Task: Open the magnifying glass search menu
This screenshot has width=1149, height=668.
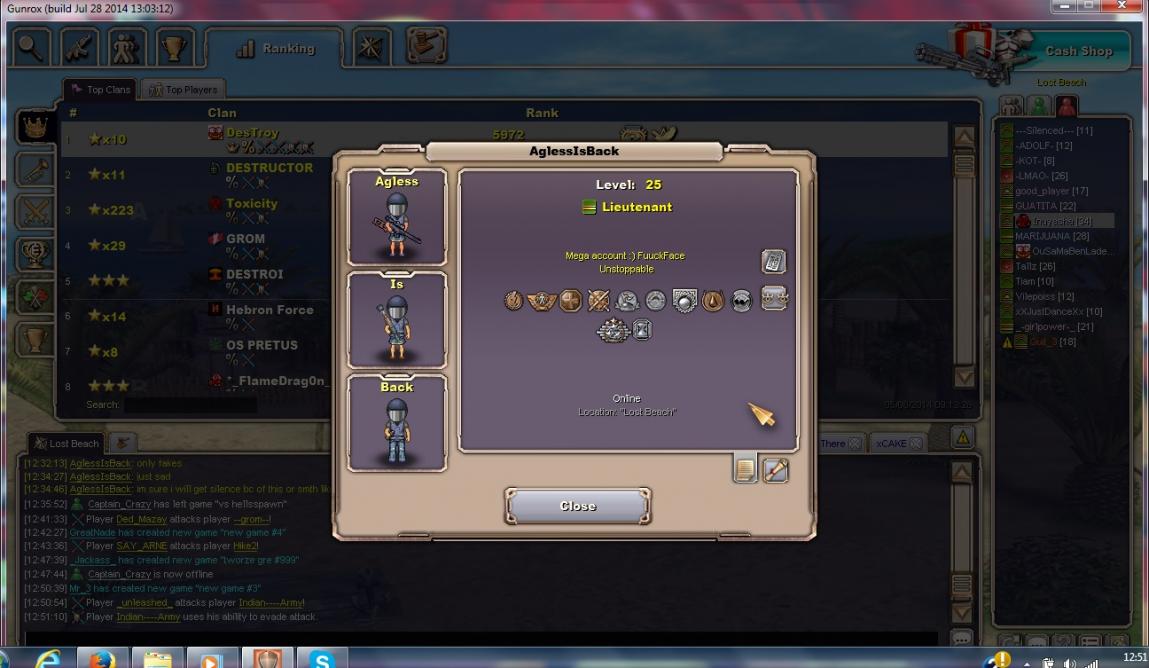Action: (x=32, y=48)
